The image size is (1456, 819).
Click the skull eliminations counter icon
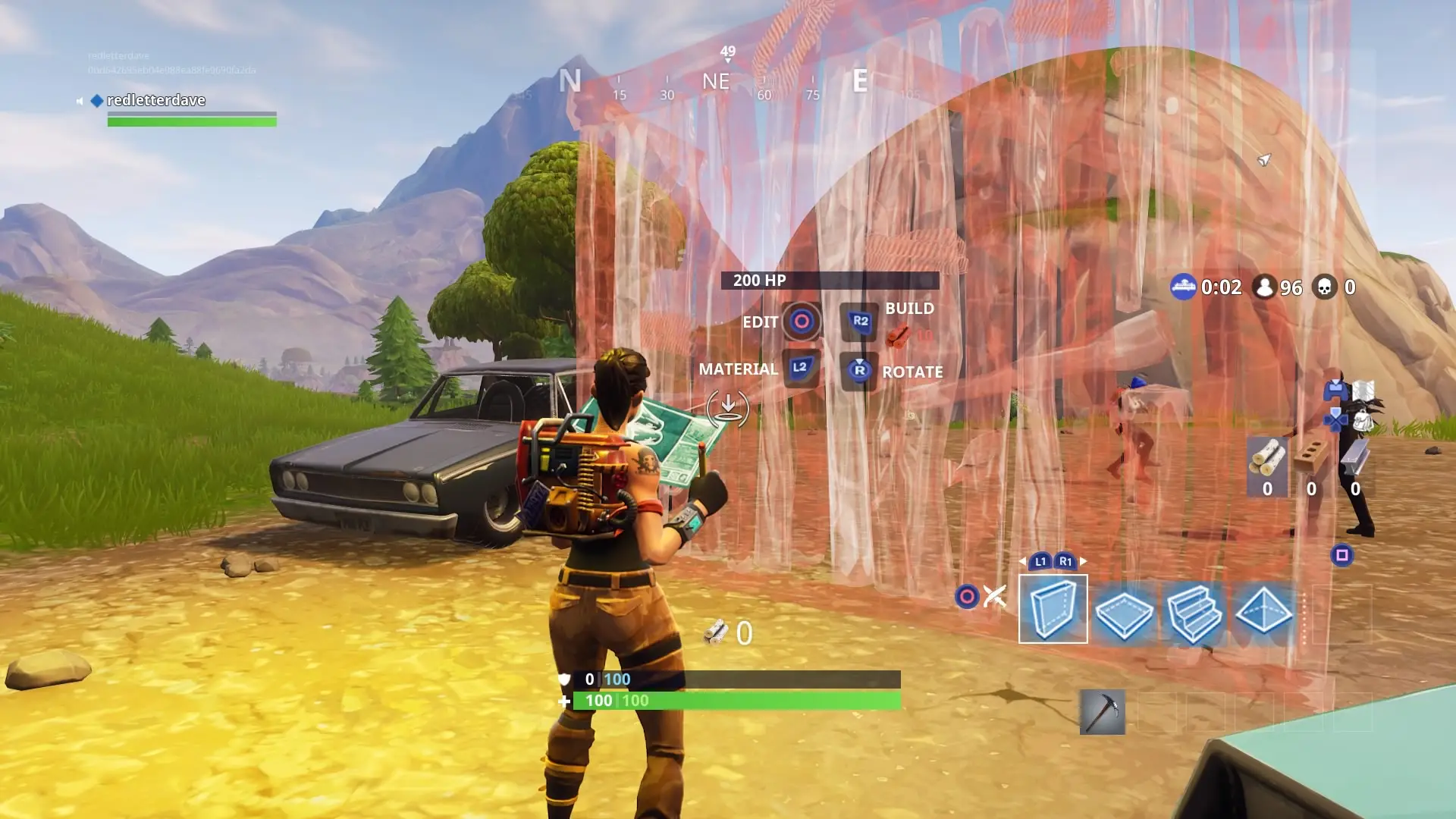[1325, 287]
